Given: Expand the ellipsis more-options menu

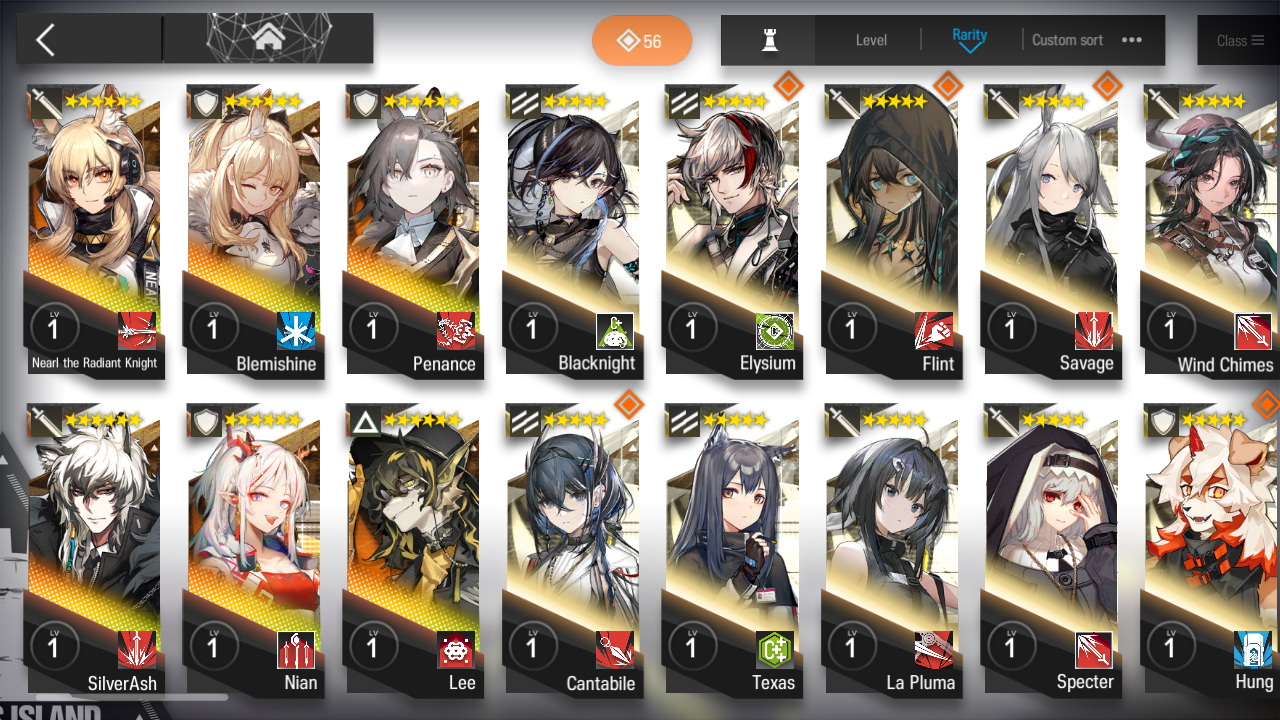Looking at the screenshot, I should click(1133, 40).
